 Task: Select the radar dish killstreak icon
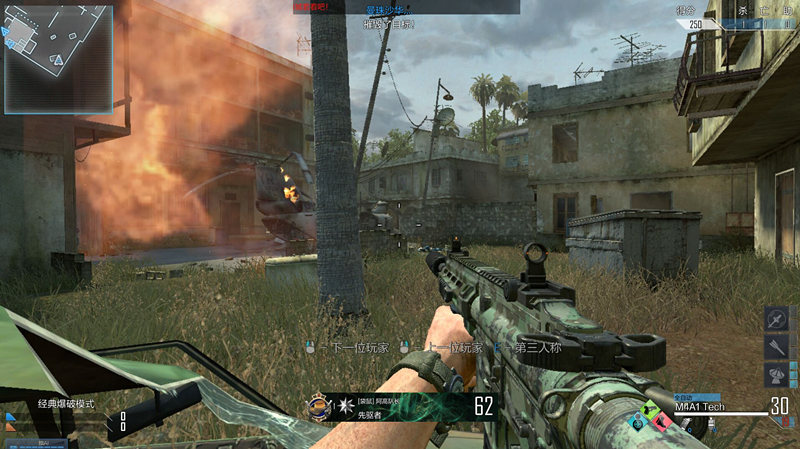(777, 375)
